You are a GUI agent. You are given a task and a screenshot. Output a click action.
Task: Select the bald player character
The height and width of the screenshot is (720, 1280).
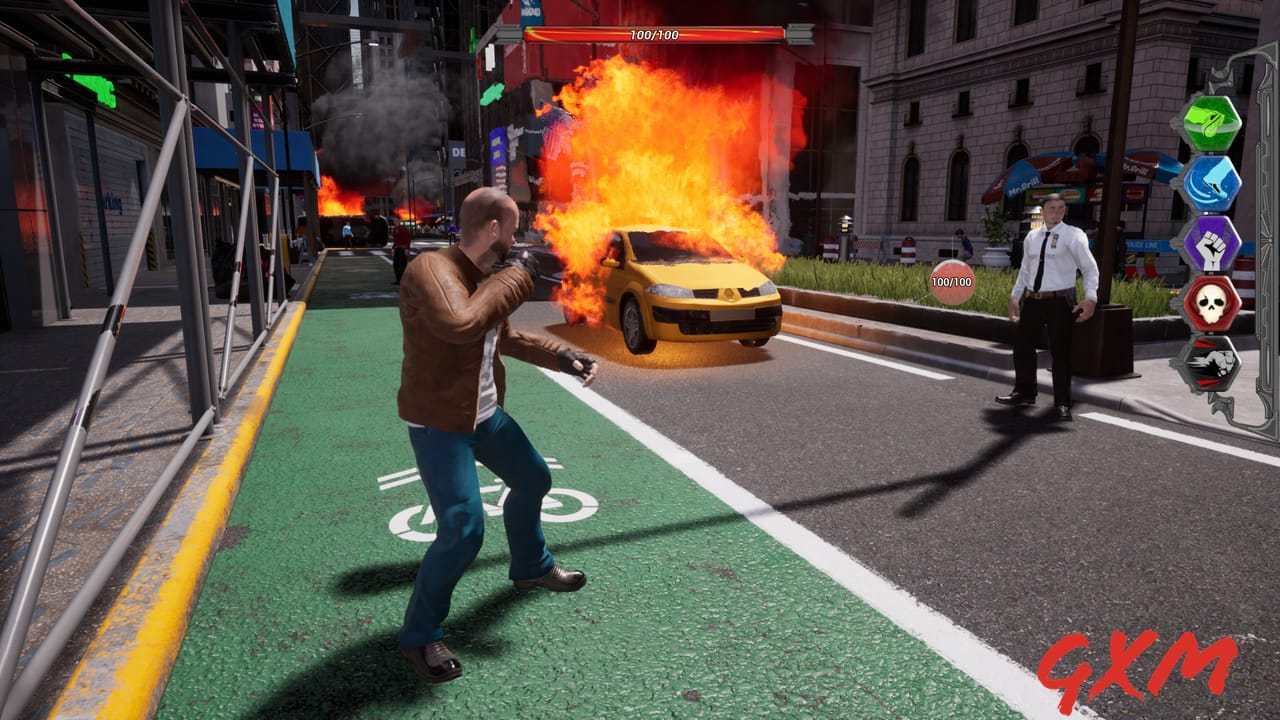(x=470, y=380)
